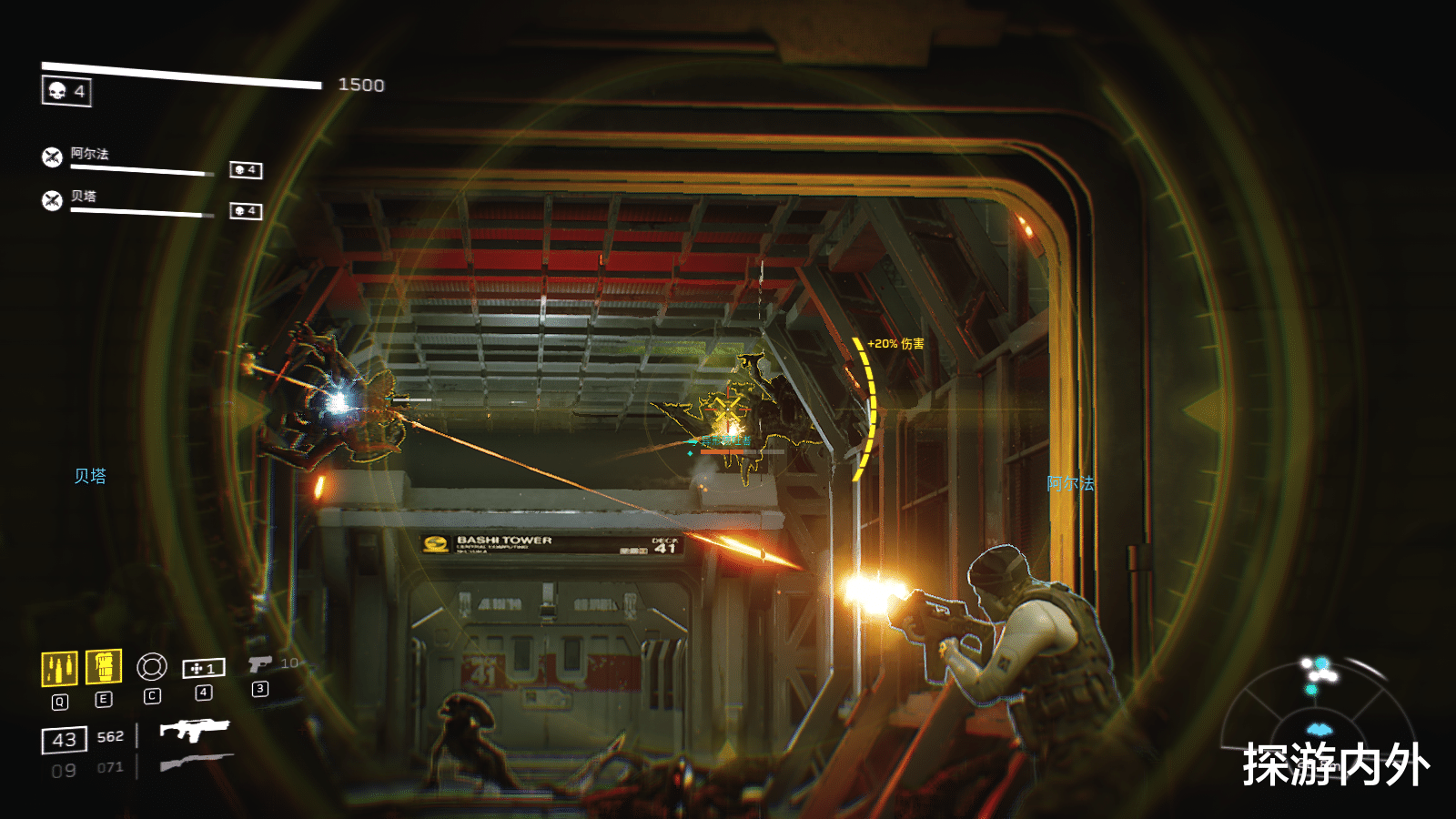This screenshot has width=1456, height=819.
Task: Trigger the circular ring ability icon
Action: [x=152, y=667]
